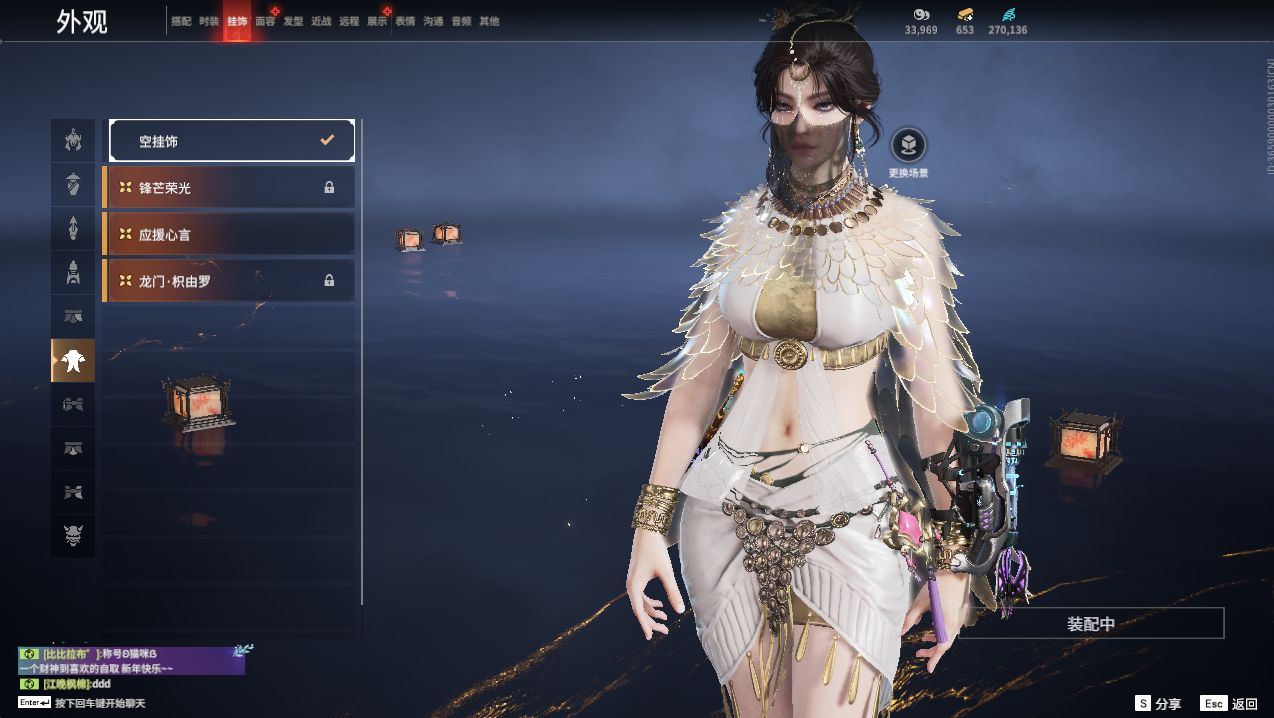Switch to the 近战 tab
Screen dimensions: 1274x718
321,21
